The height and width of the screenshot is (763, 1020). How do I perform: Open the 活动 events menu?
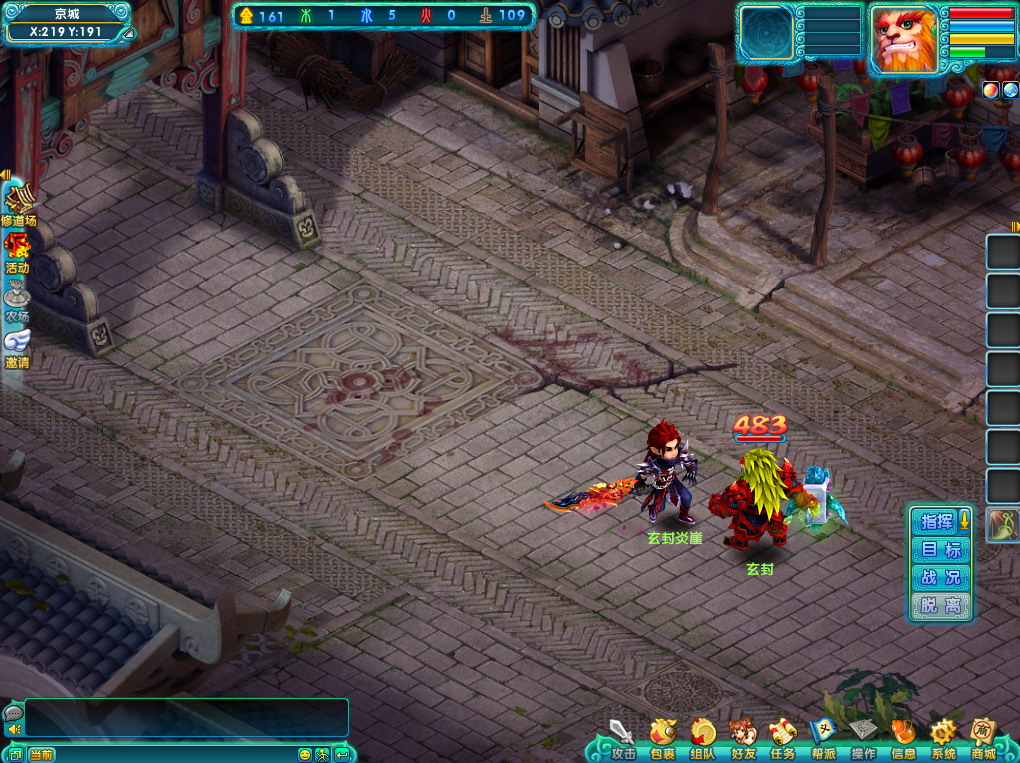coord(17,252)
